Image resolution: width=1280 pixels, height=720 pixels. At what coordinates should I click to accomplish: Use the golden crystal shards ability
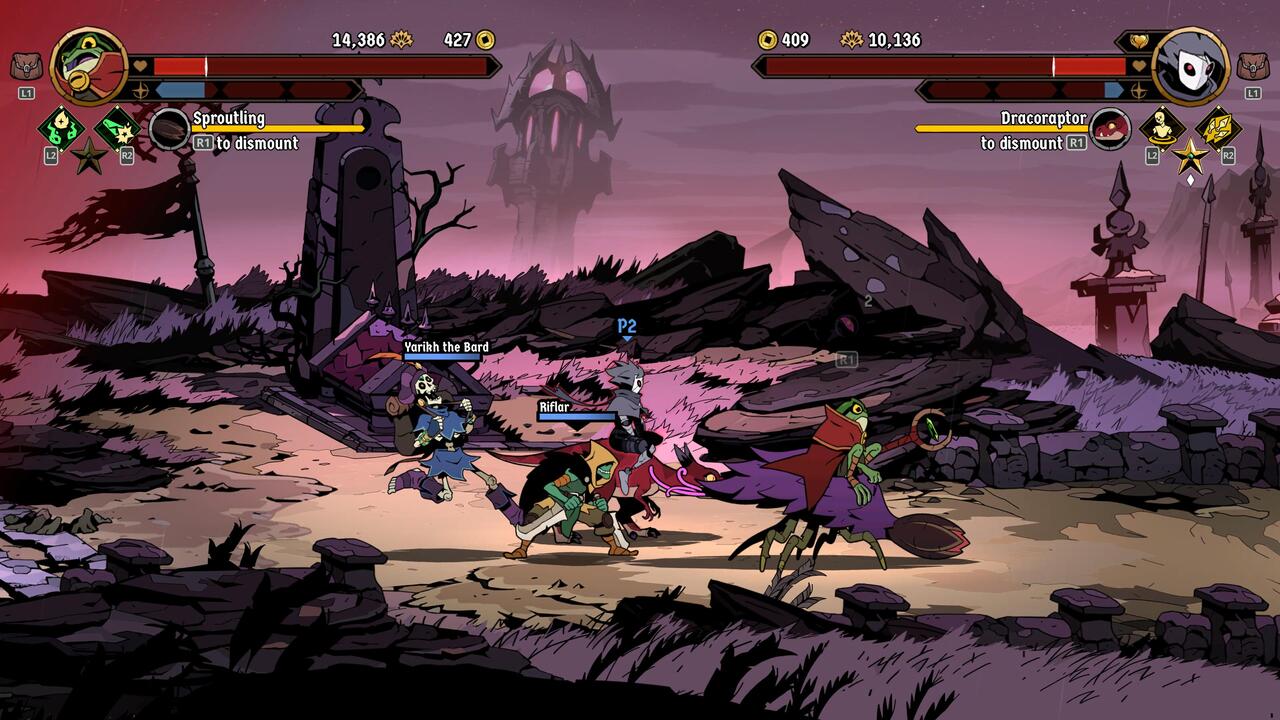[1218, 129]
